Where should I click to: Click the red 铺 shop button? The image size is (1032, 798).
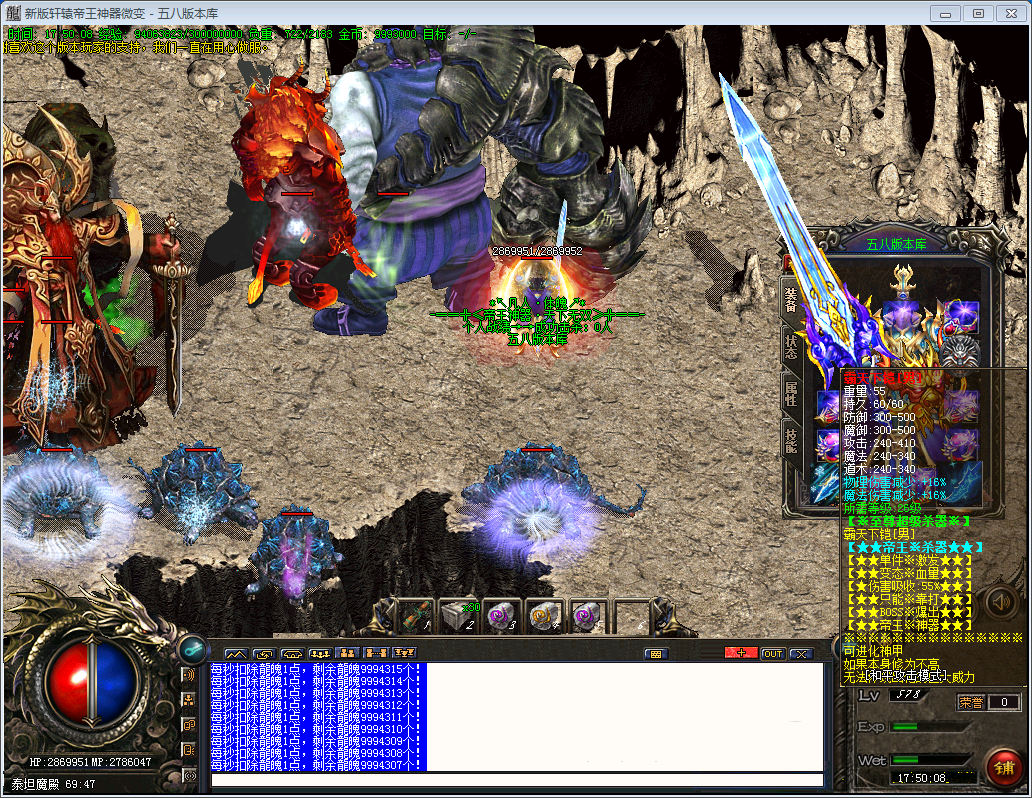(1003, 765)
